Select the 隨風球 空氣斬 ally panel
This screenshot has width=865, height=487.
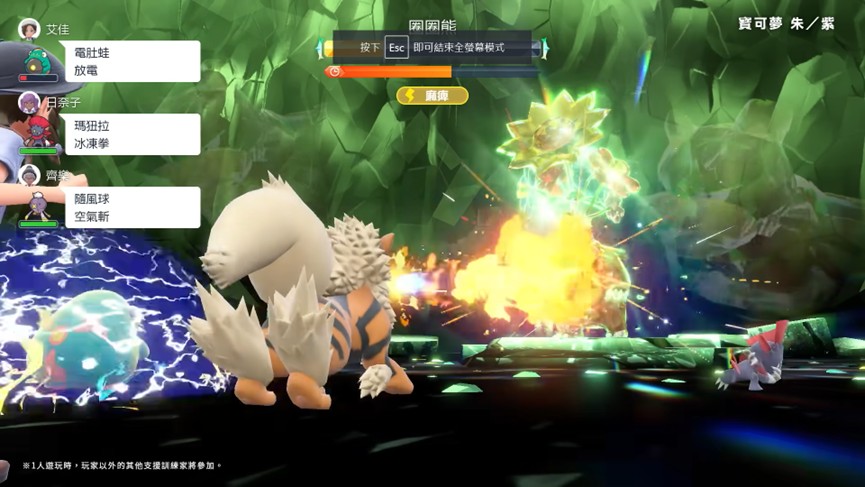point(132,207)
